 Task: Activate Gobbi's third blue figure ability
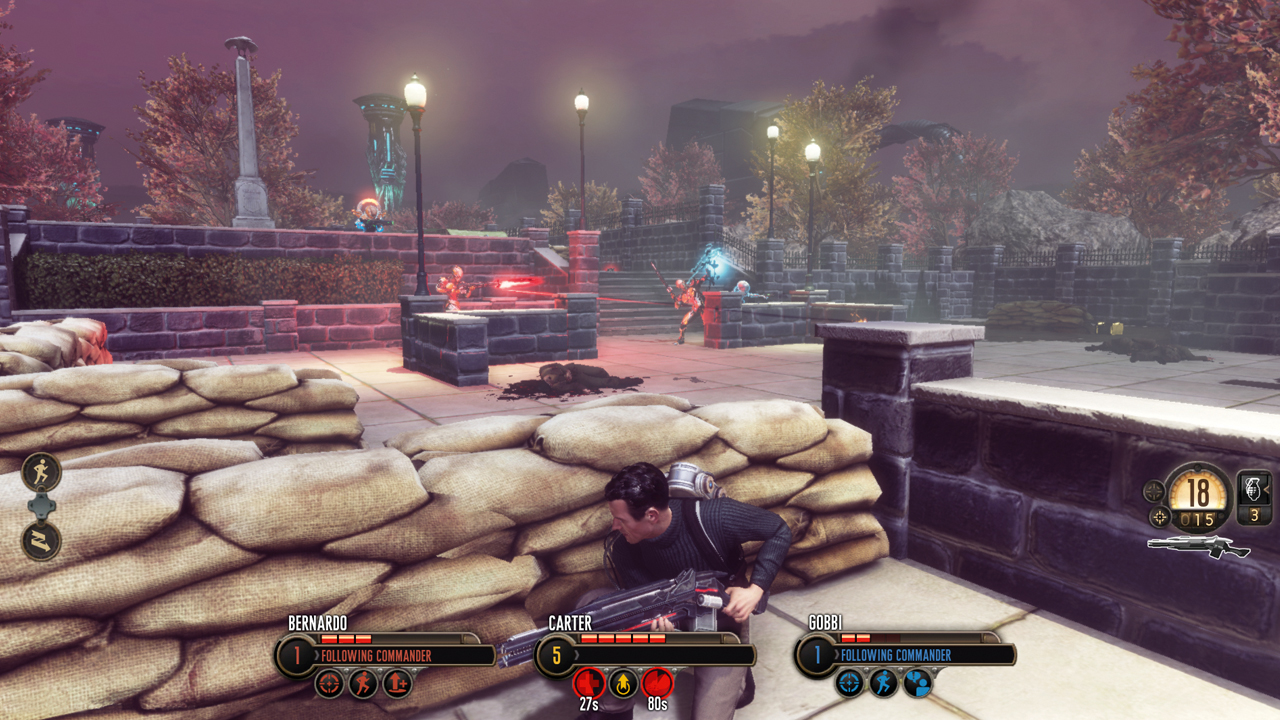[918, 683]
